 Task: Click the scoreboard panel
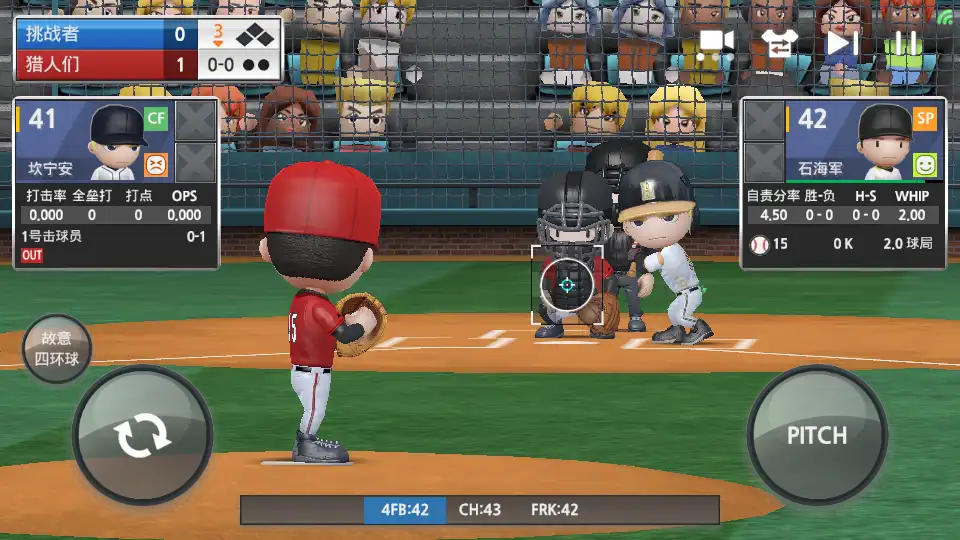(148, 49)
